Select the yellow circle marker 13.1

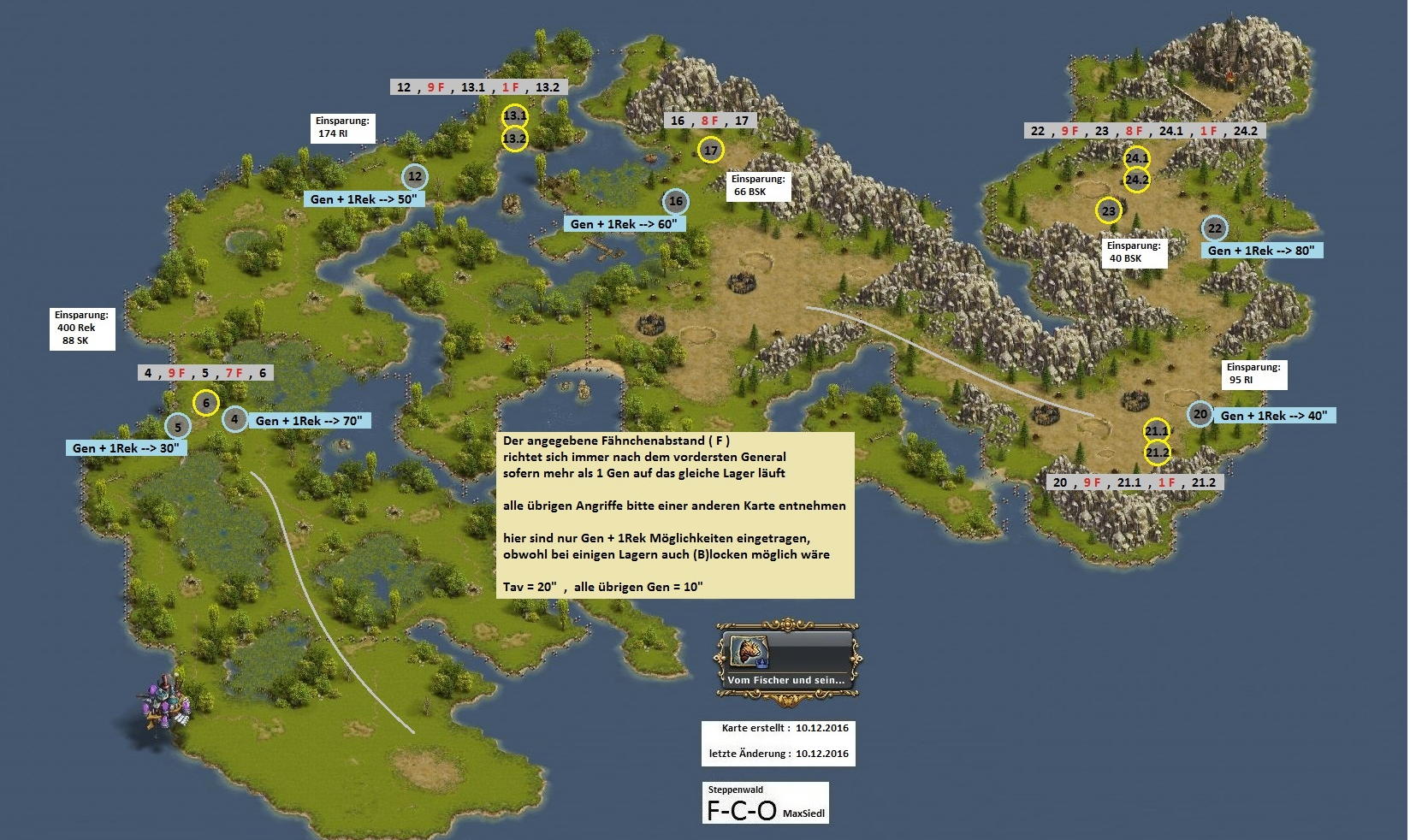tap(515, 115)
